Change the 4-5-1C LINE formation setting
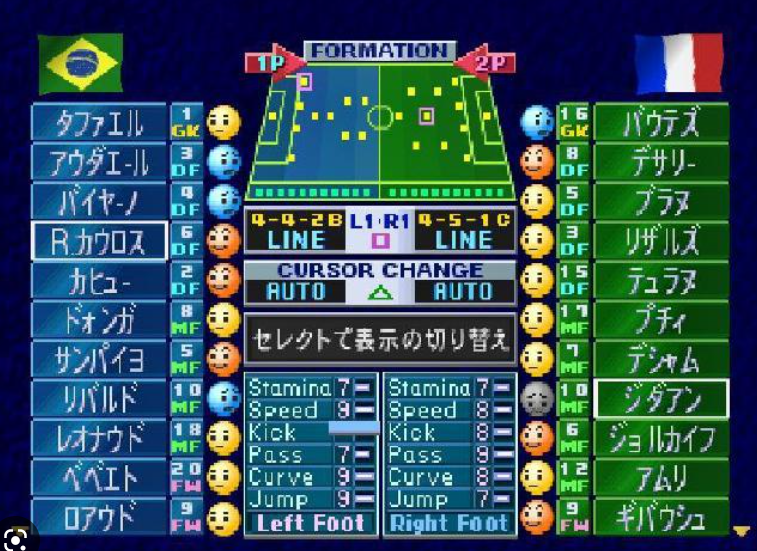 (x=463, y=231)
